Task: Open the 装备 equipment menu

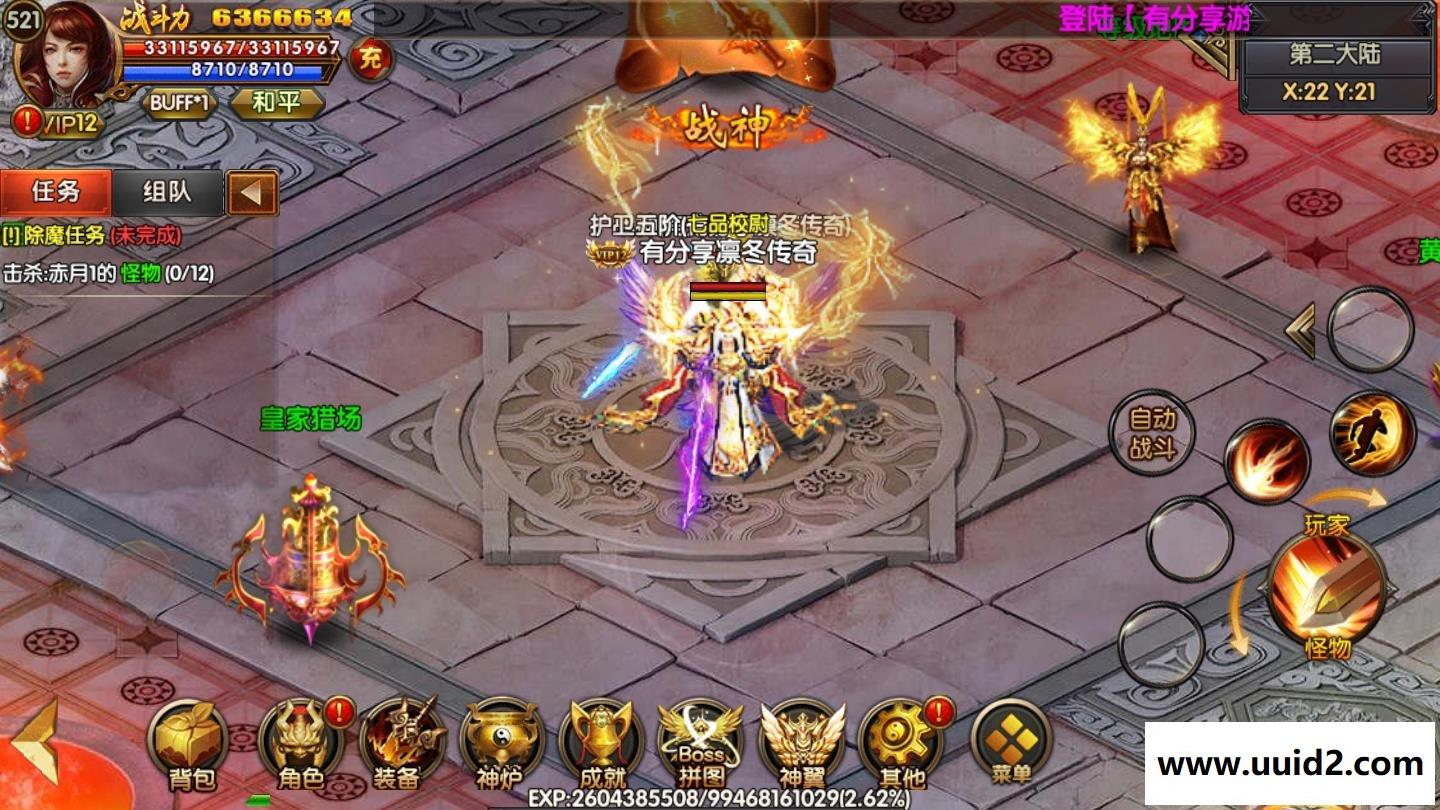Action: (x=400, y=746)
